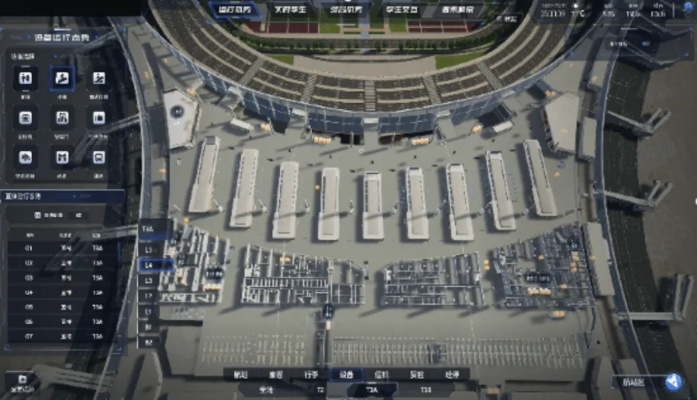Click the highlighted device type icon
Image resolution: width=697 pixels, height=400 pixels.
coord(62,78)
